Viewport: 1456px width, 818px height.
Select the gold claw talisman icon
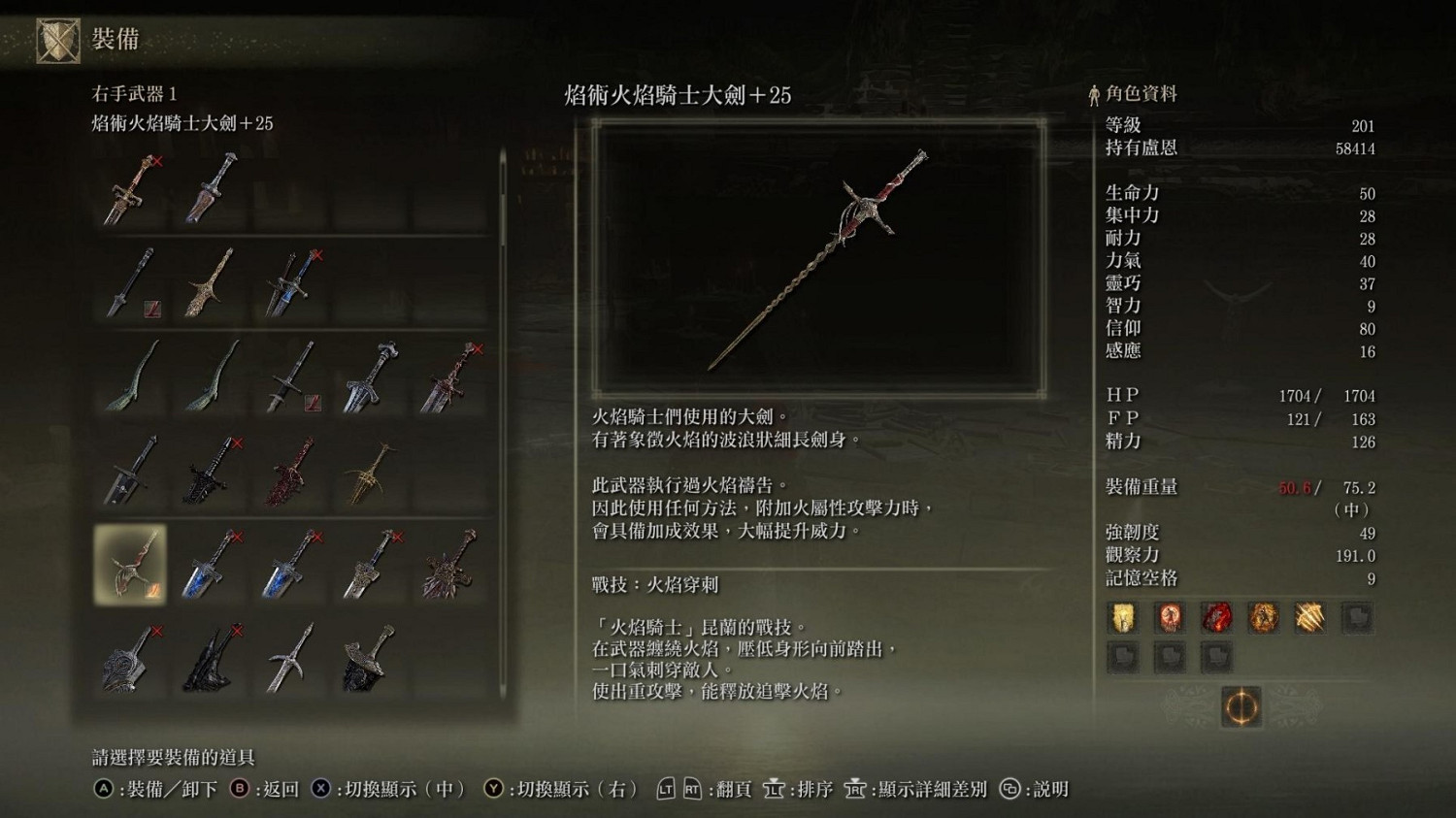pyautogui.click(x=1309, y=617)
